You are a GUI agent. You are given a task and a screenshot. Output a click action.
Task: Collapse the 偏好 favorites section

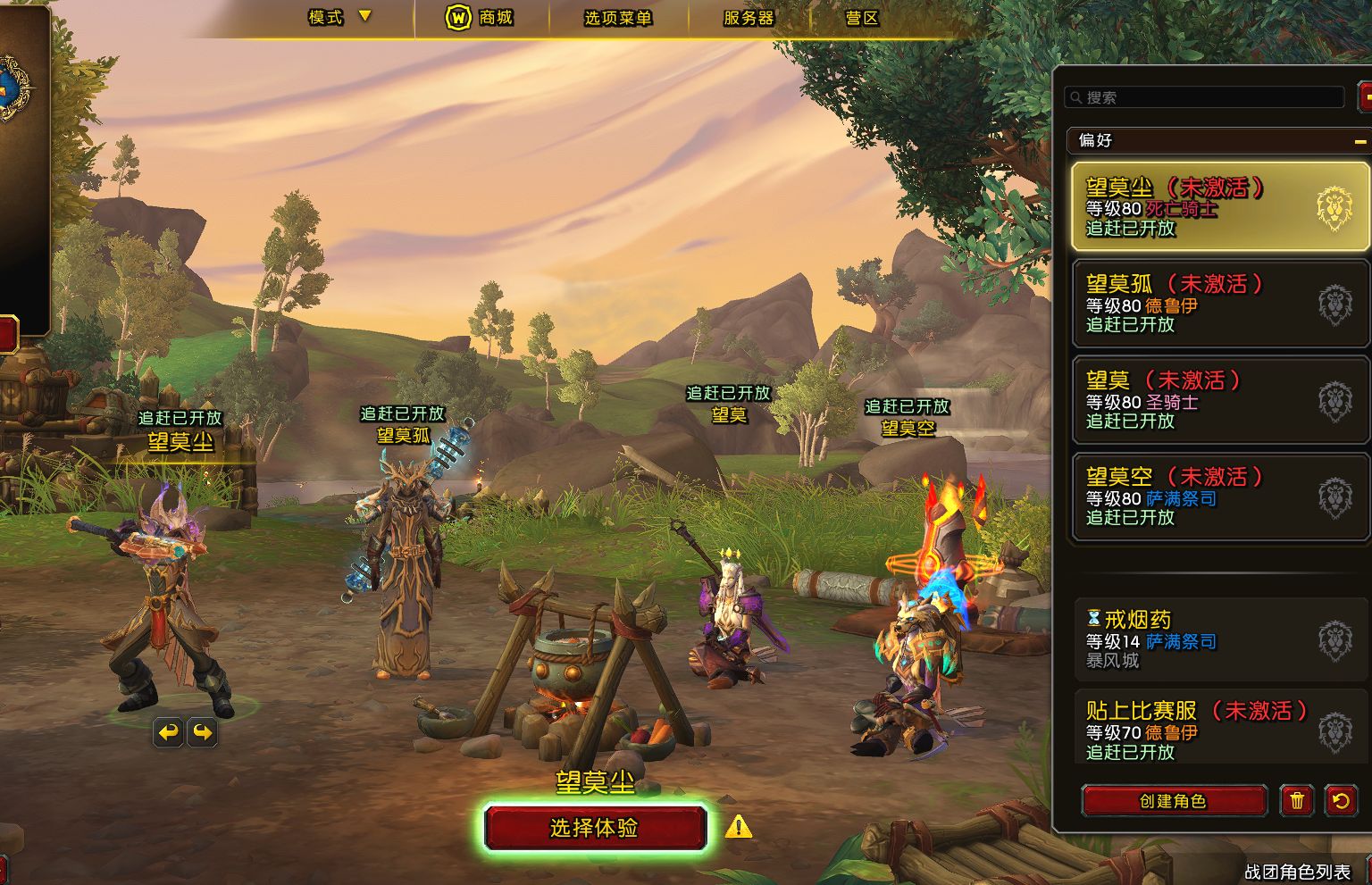[x=1360, y=141]
